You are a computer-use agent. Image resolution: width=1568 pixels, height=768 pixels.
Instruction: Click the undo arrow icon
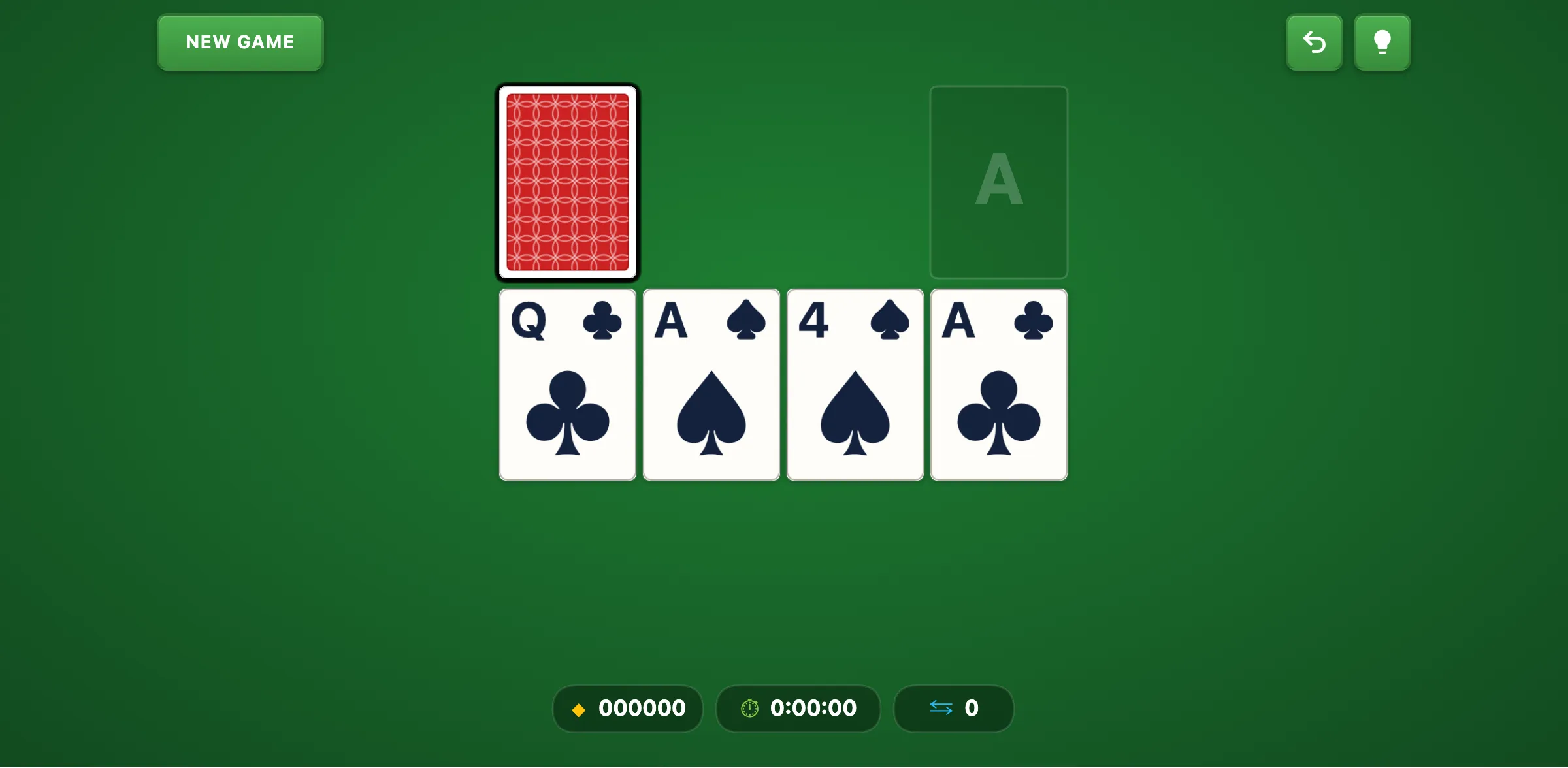1314,42
